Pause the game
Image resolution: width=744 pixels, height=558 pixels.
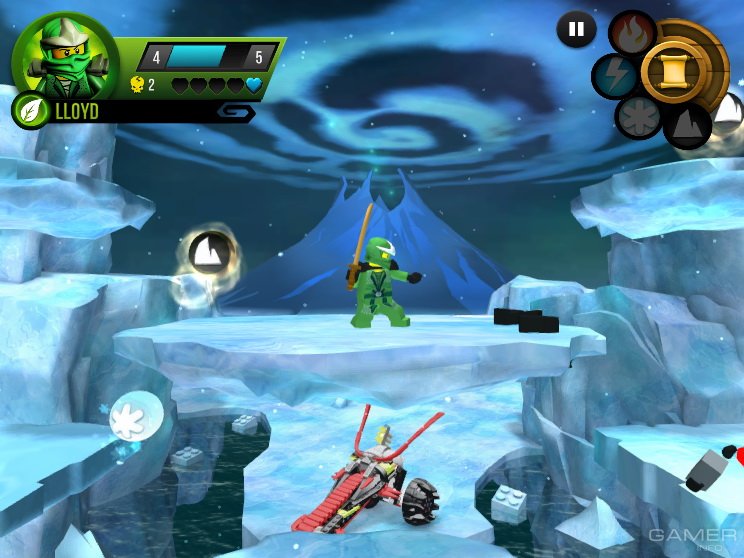(x=576, y=30)
